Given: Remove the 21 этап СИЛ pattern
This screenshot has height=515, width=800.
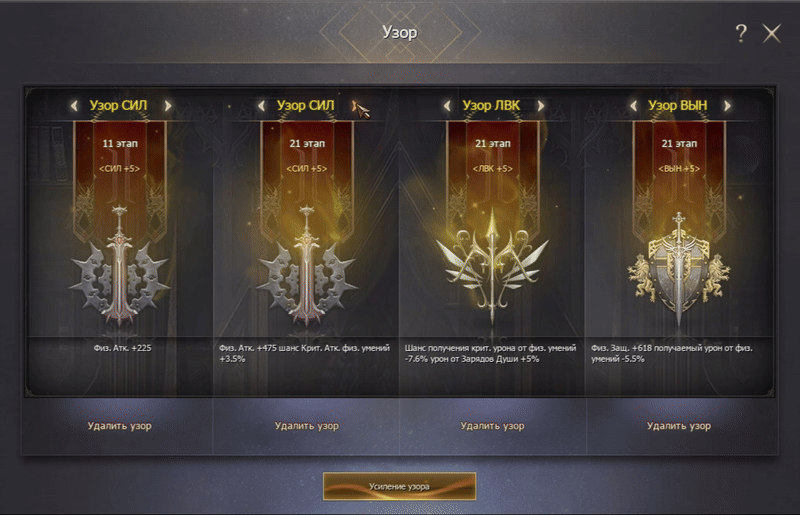Looking at the screenshot, I should (306, 425).
